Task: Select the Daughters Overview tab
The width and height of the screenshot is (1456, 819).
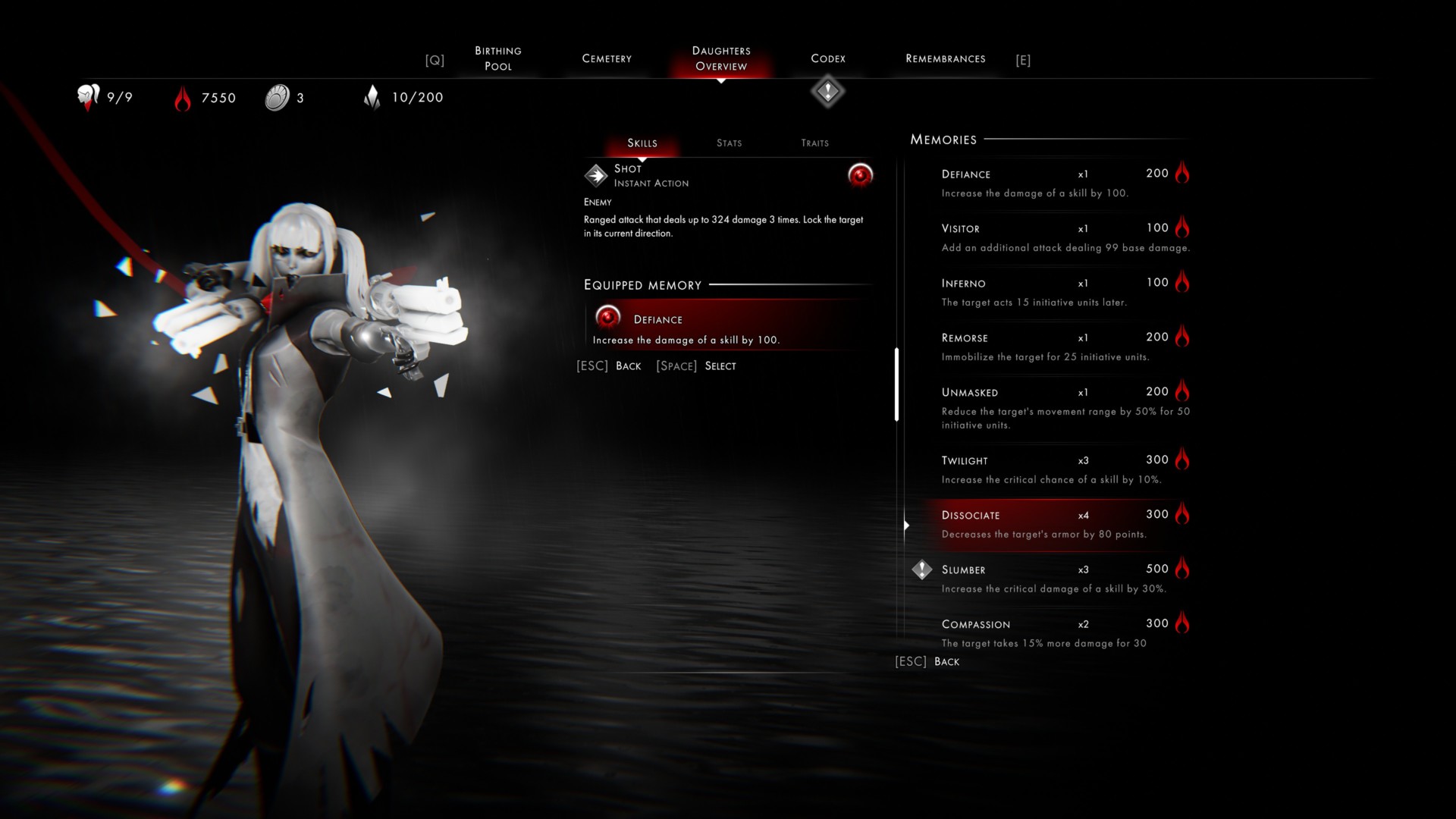Action: click(x=721, y=58)
